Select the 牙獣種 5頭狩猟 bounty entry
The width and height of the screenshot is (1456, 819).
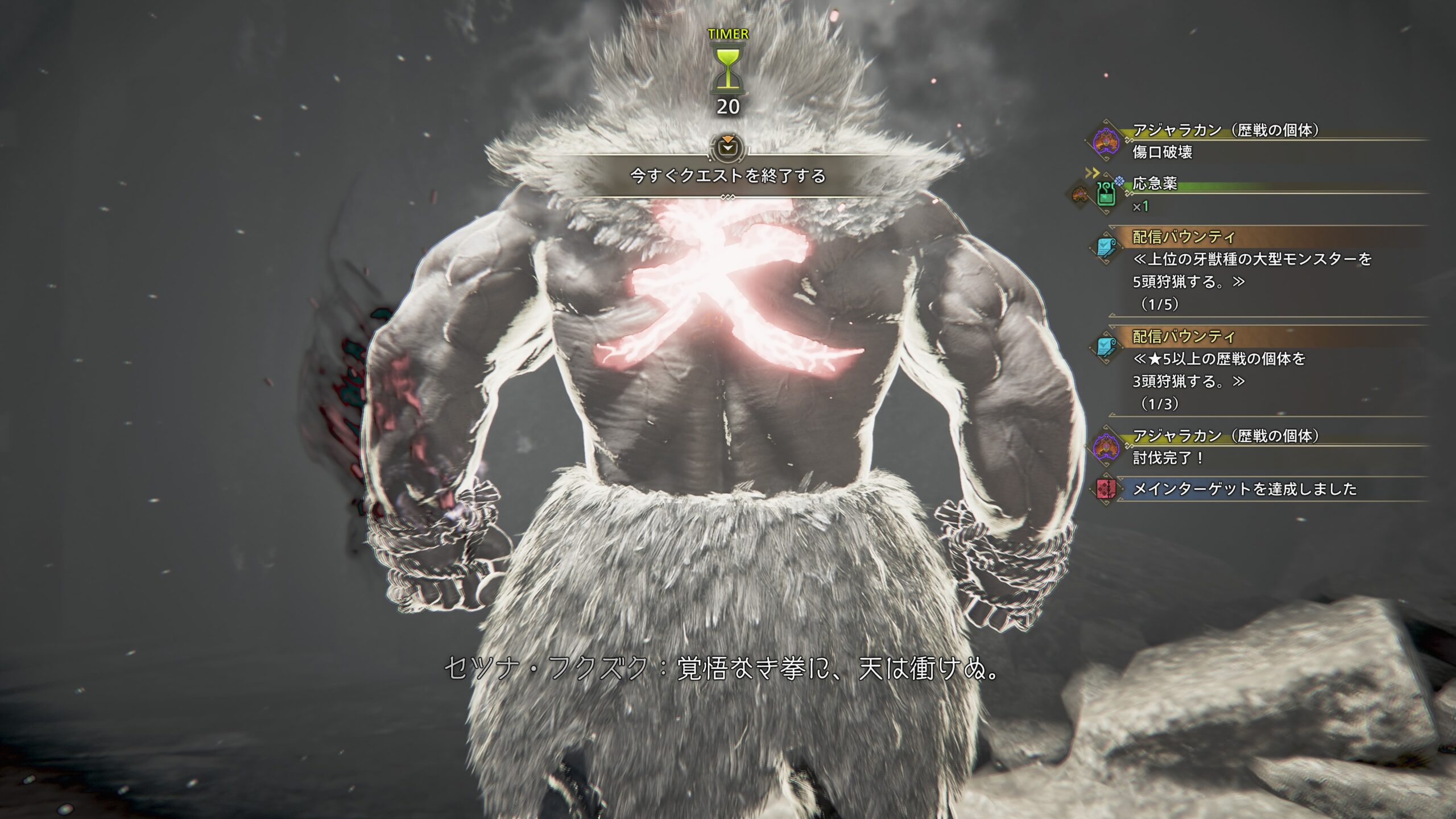[x=1251, y=270]
